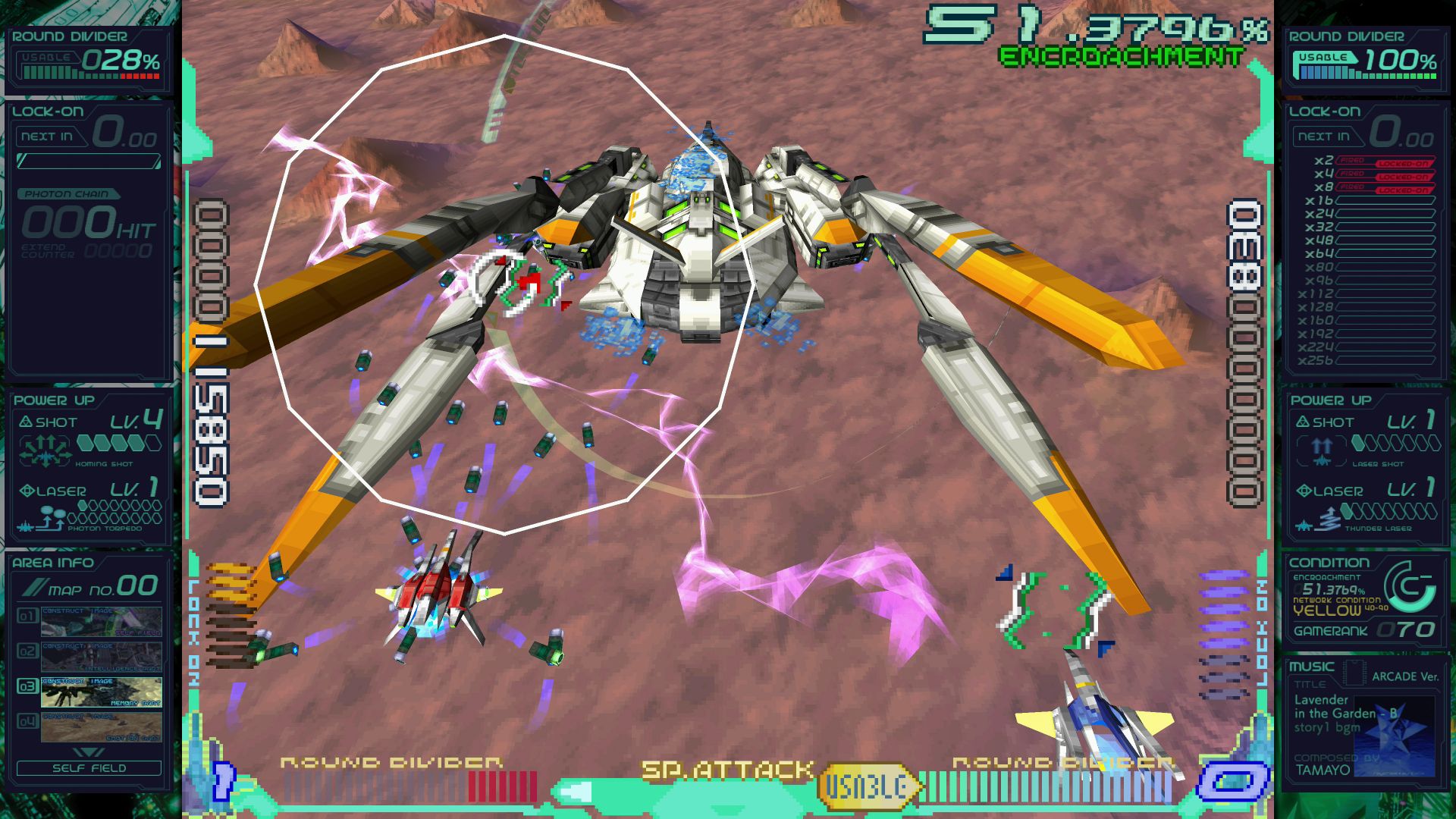Select the 02 Intelligence Part map thumbnail
Viewport: 1456px width, 819px height.
[101, 657]
